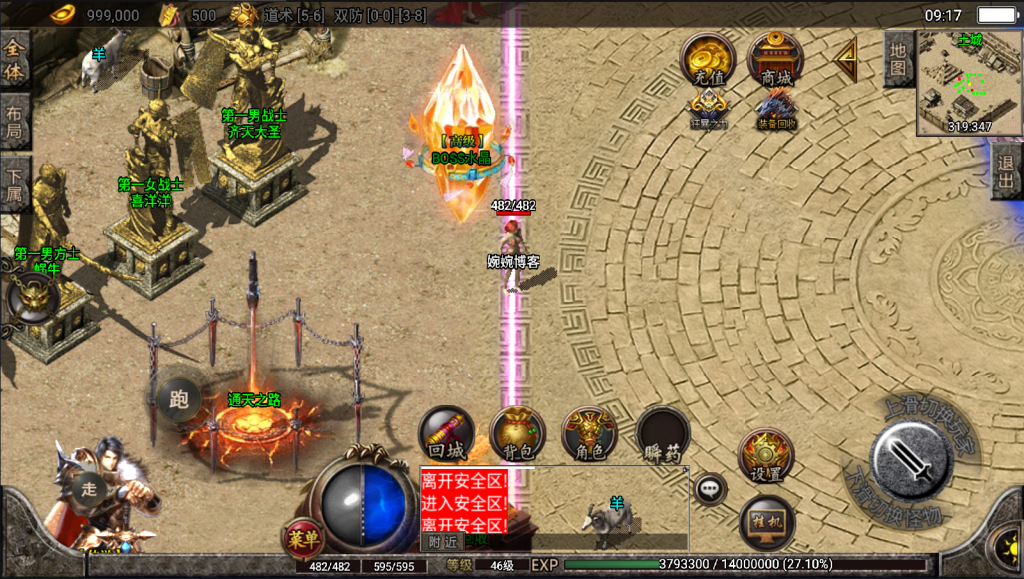This screenshot has width=1024, height=579.
Task: Toggle 挂机 auto-battle
Action: coord(767,522)
